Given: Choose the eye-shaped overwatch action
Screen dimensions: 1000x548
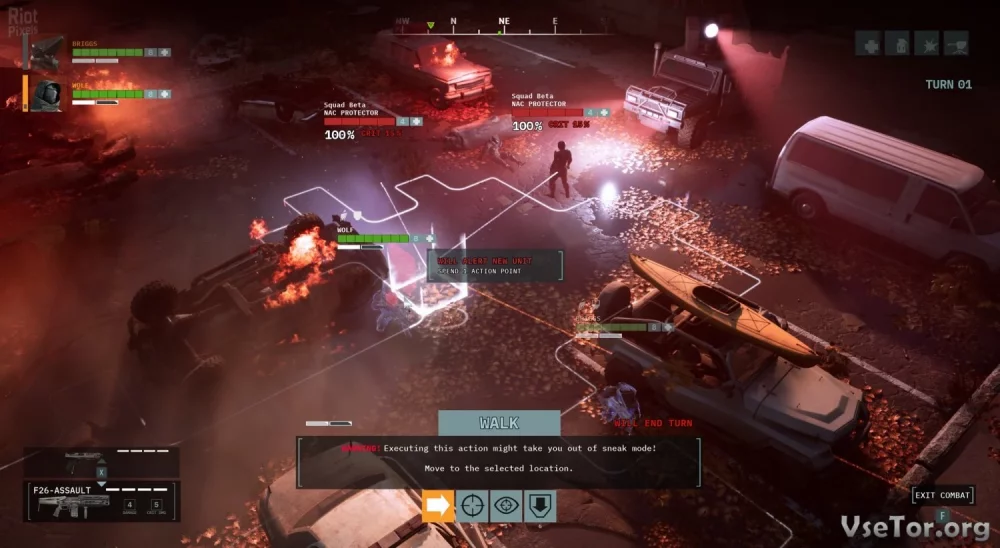Looking at the screenshot, I should click(x=506, y=506).
